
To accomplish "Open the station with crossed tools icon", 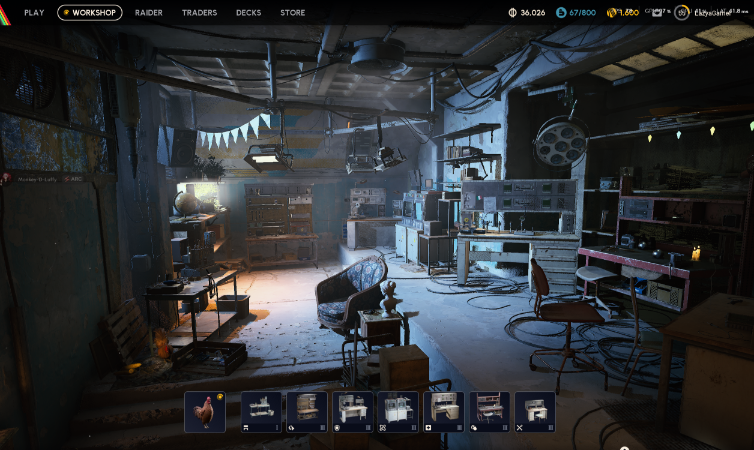I will (535, 411).
